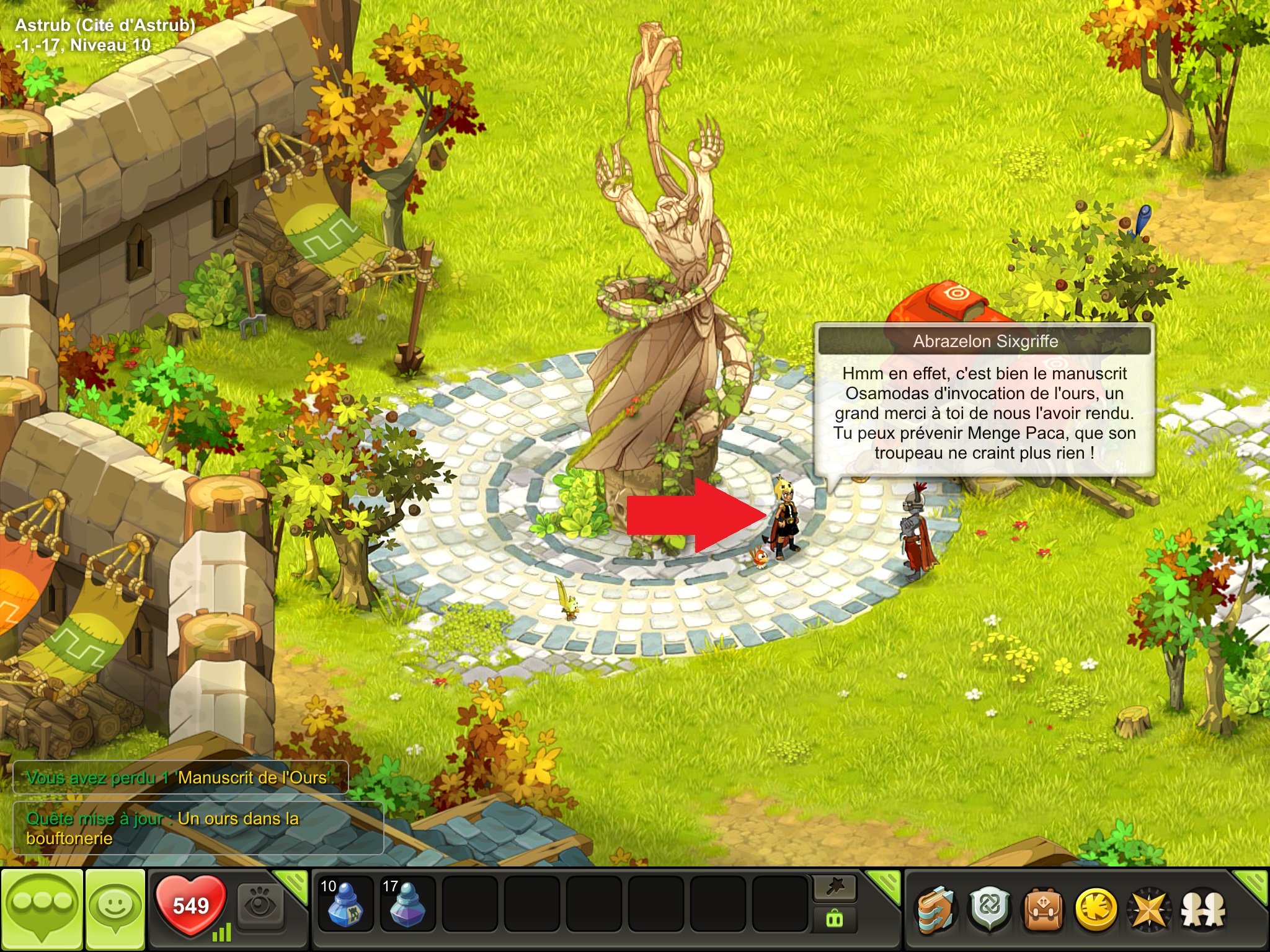Open the brown backpack inventory
1270x952 pixels.
(1043, 910)
